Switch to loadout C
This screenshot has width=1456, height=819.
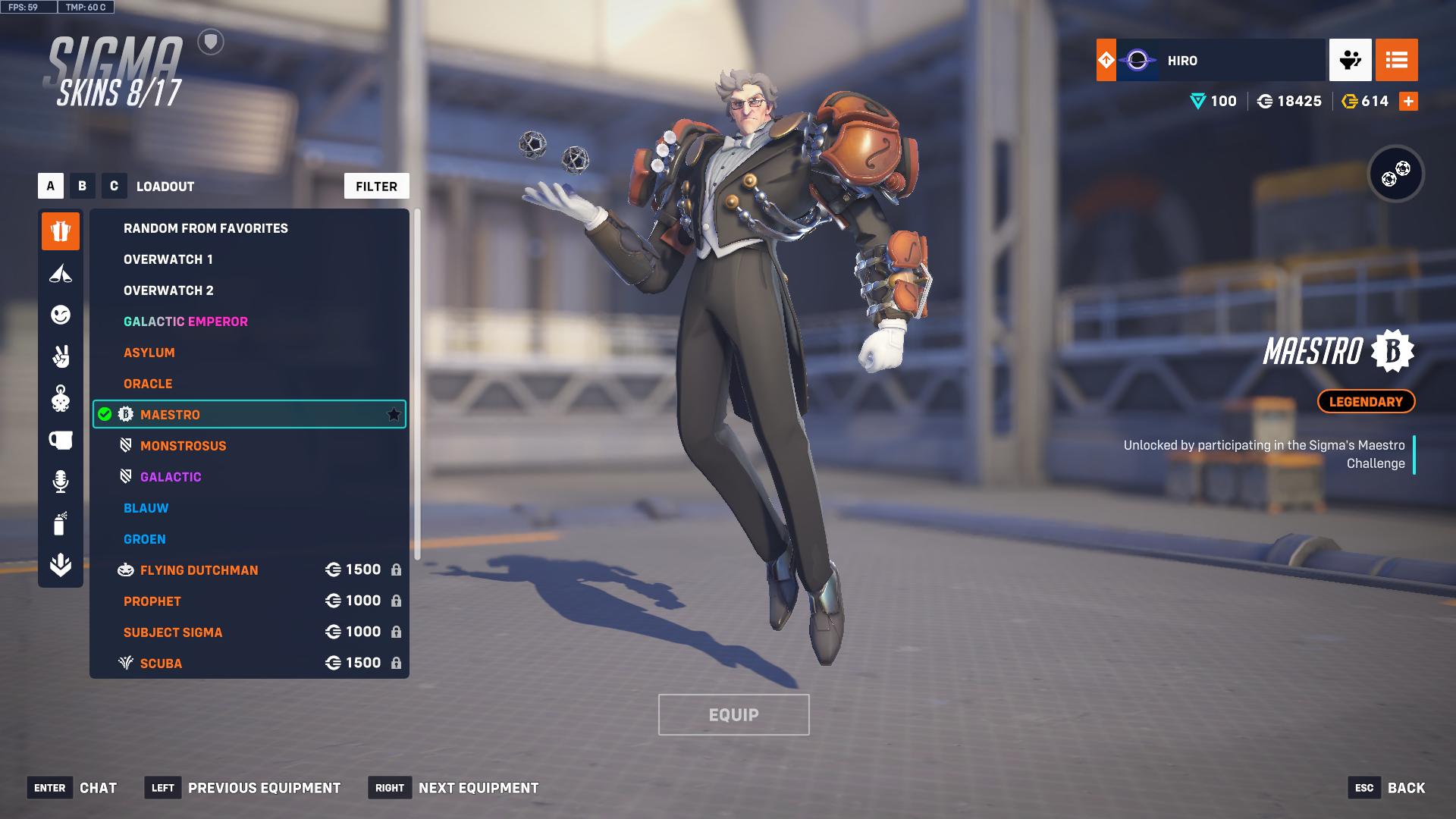coord(114,186)
